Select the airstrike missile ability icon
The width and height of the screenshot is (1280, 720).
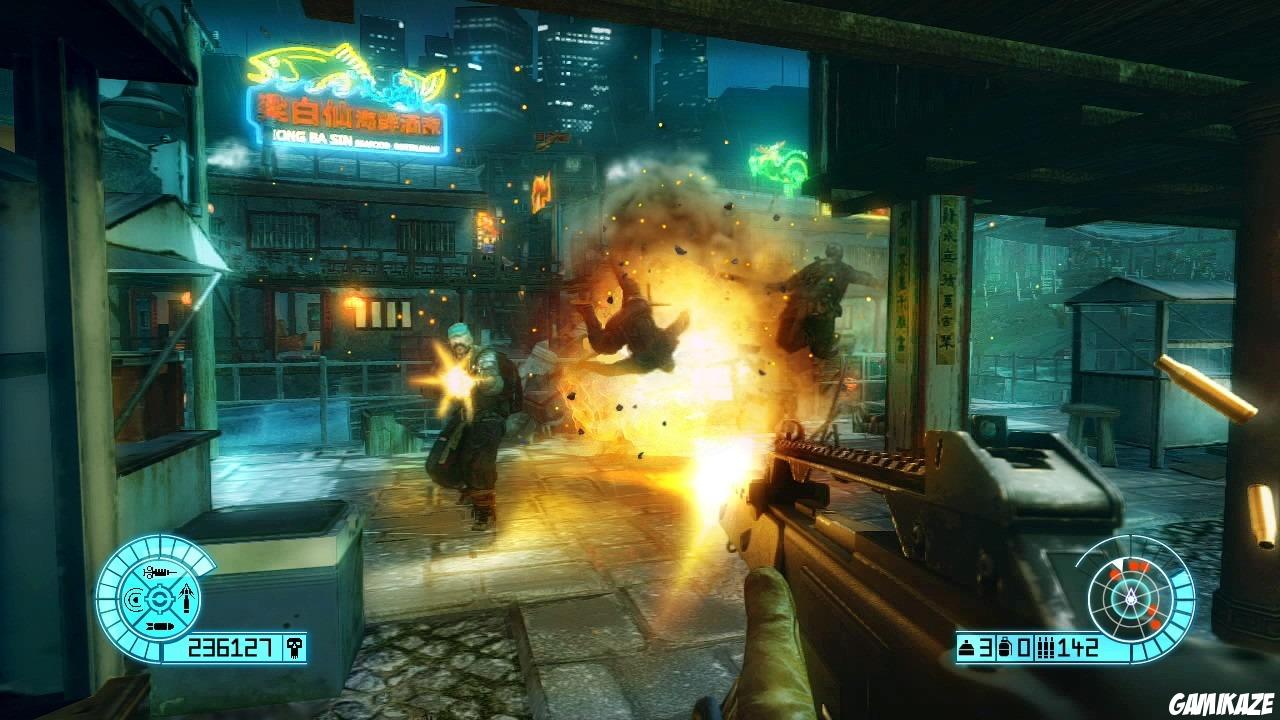pos(185,598)
